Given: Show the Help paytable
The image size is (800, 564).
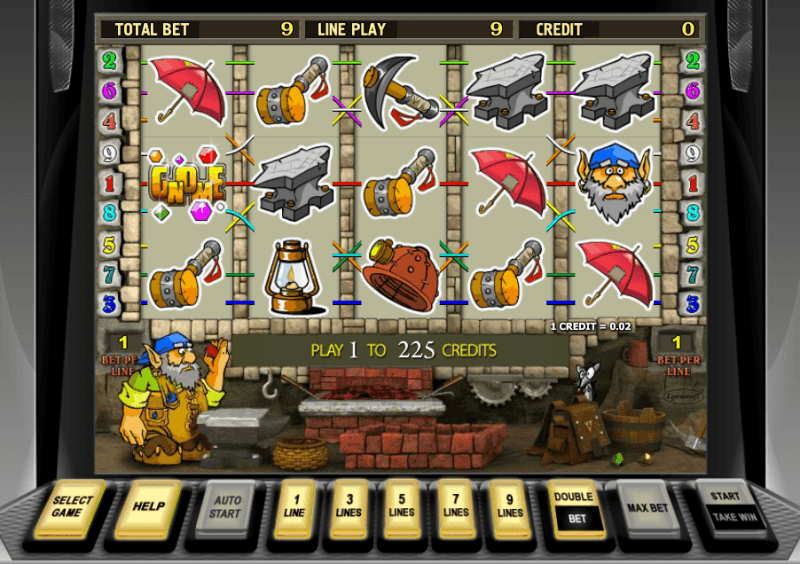Looking at the screenshot, I should [150, 508].
